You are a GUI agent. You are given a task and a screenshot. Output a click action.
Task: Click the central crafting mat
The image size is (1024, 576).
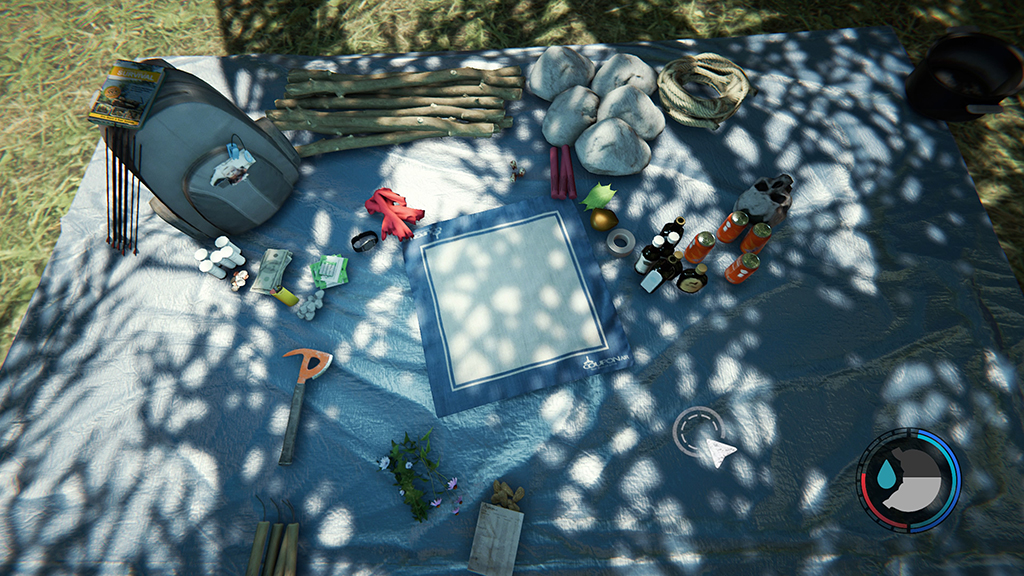click(510, 300)
